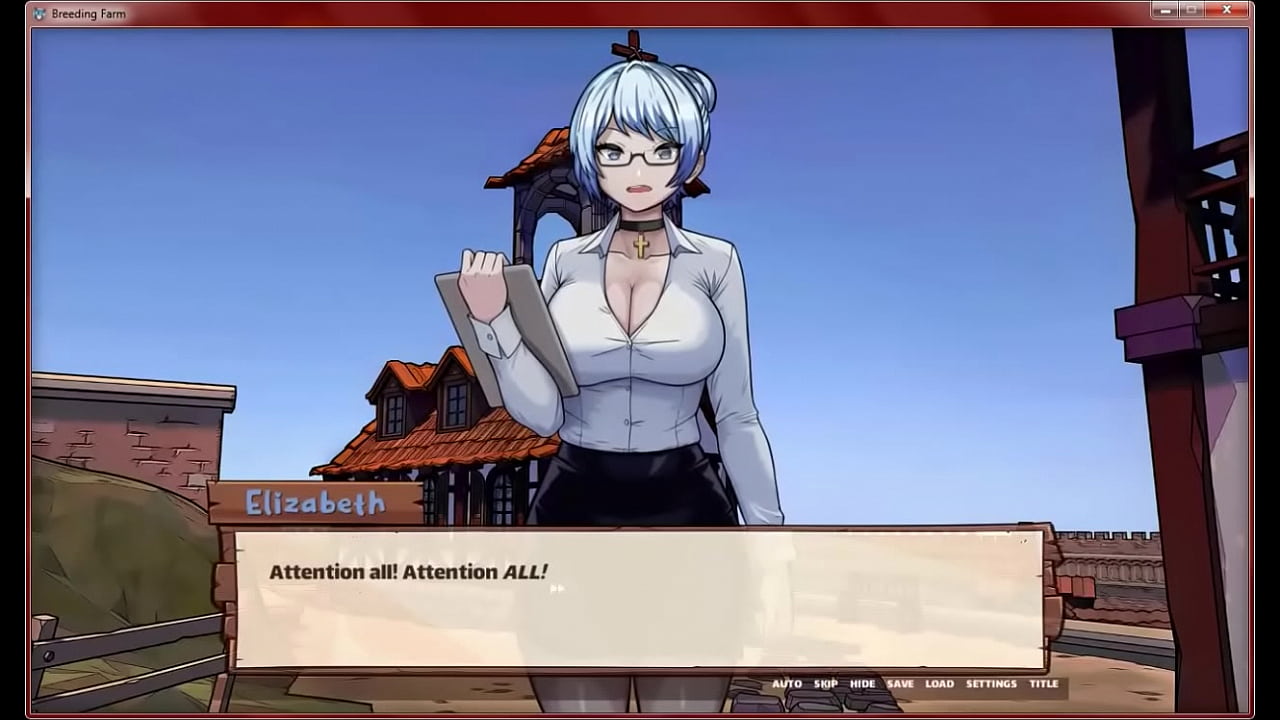Advance the dialogue text box

pyautogui.click(x=638, y=598)
